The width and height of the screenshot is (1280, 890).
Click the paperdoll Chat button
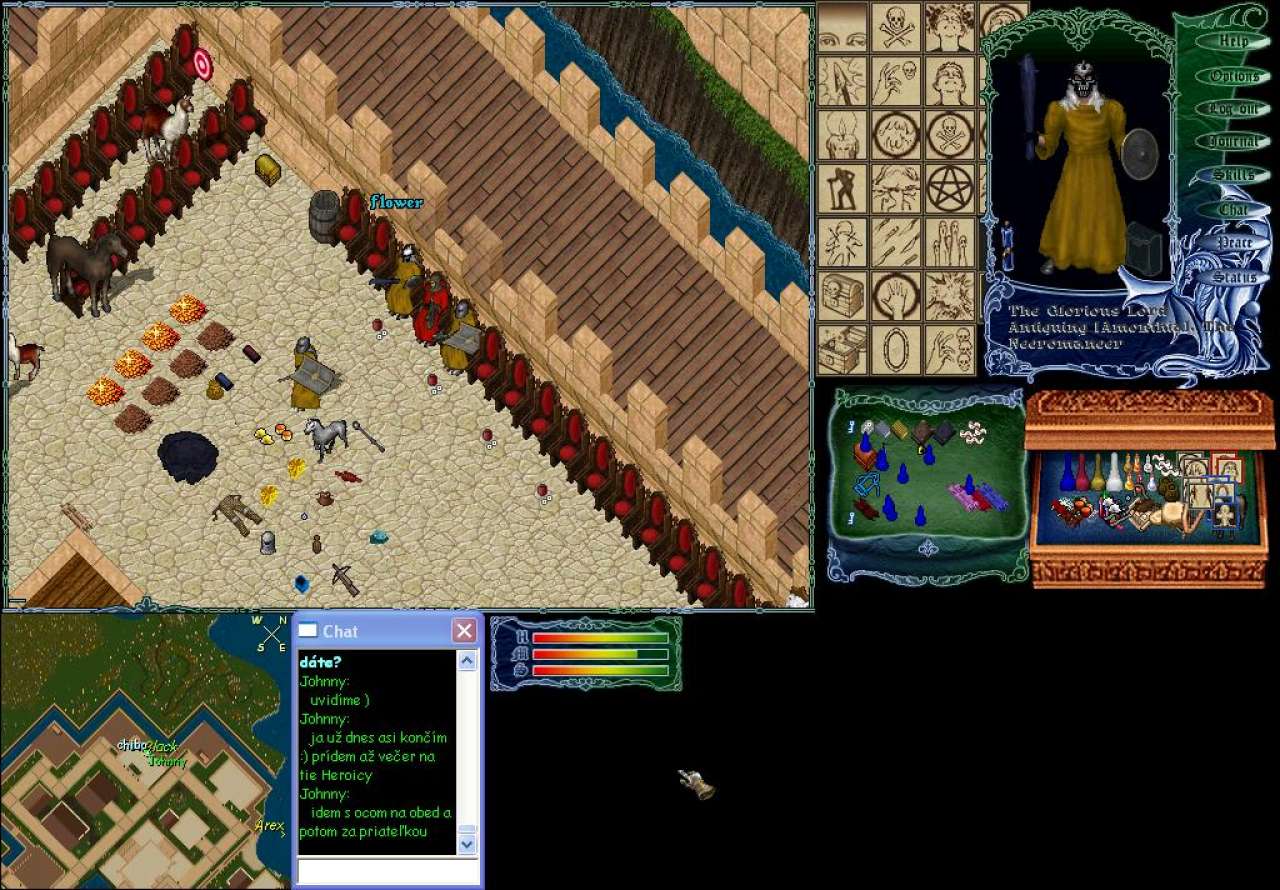tap(1233, 210)
